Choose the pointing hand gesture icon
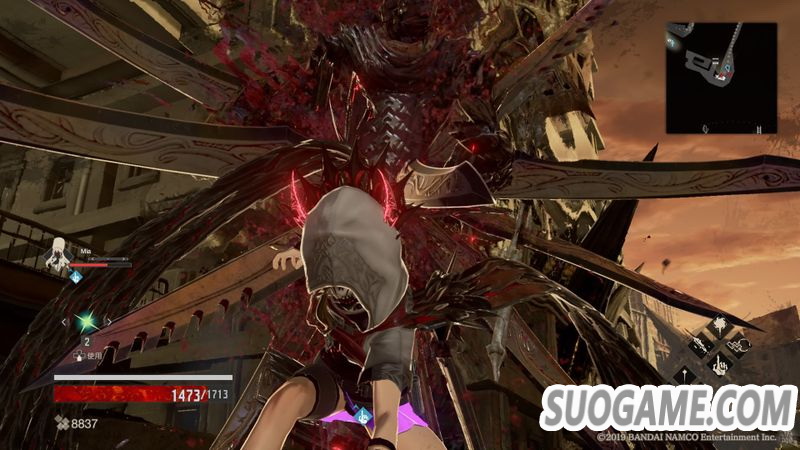The image size is (800, 450). coord(720,366)
